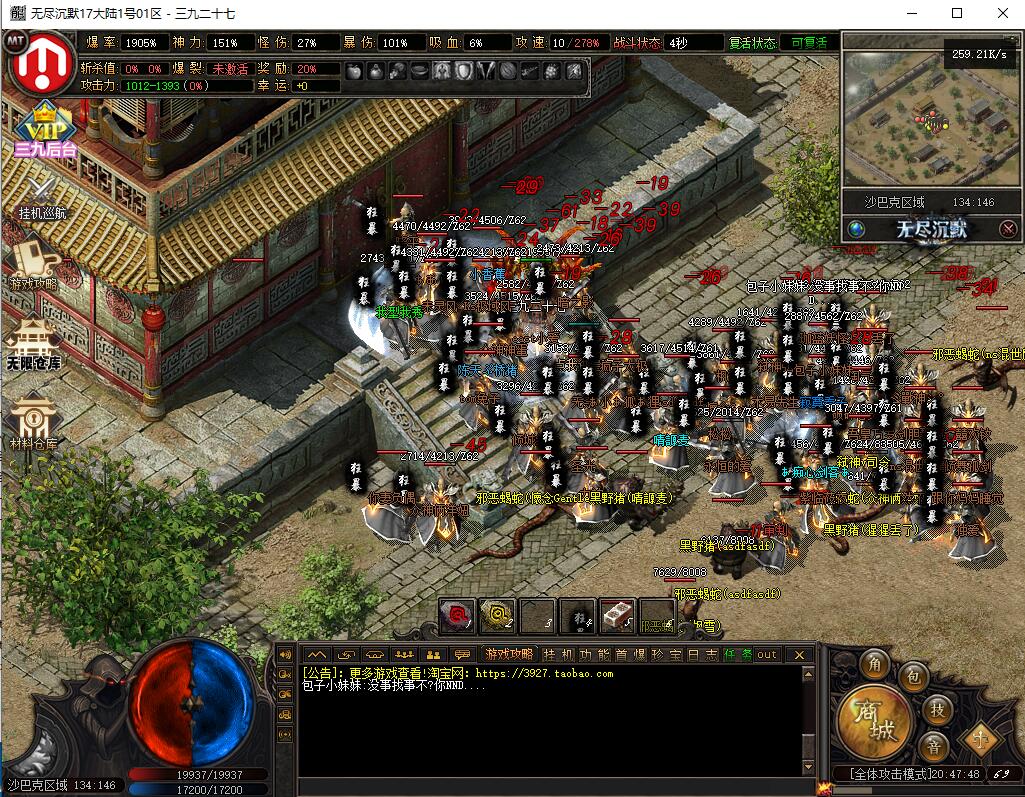Close the chat panel with X button
The height and width of the screenshot is (797, 1025).
pyautogui.click(x=798, y=654)
